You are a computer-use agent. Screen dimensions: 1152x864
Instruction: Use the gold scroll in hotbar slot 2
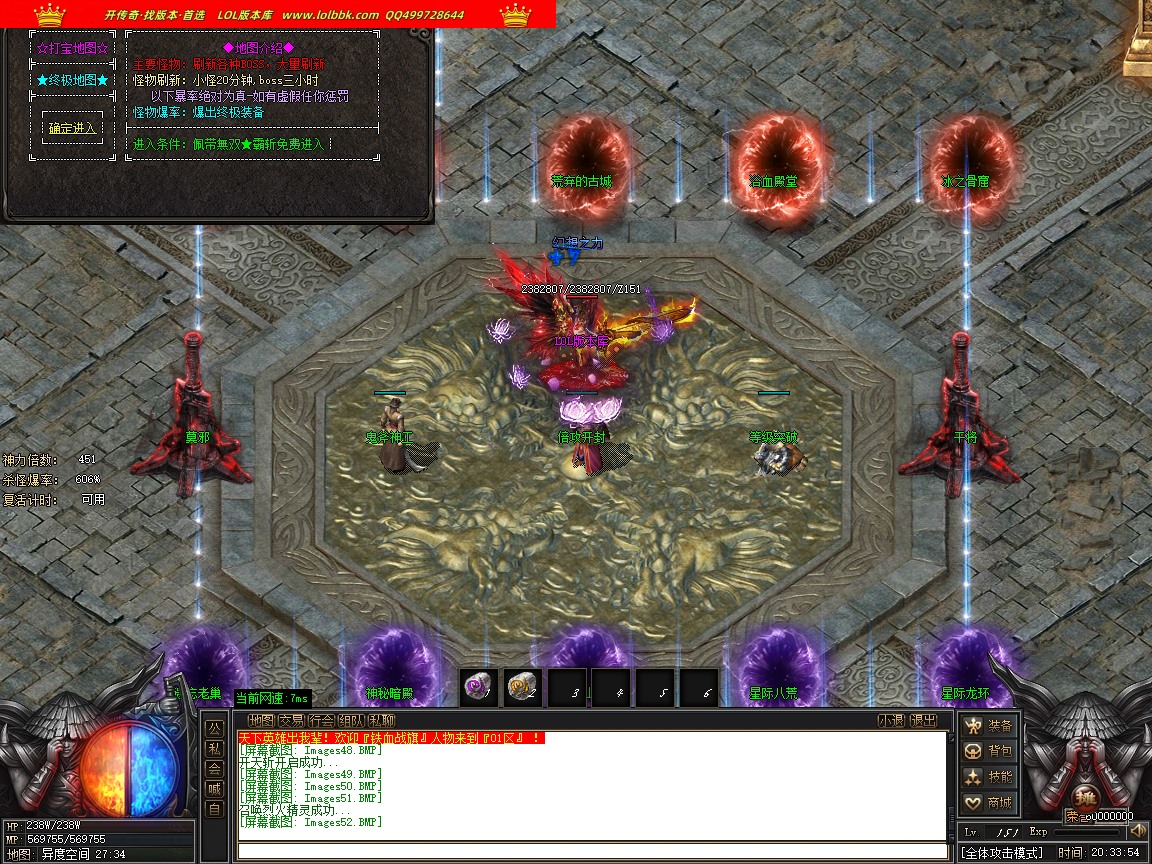(x=522, y=687)
